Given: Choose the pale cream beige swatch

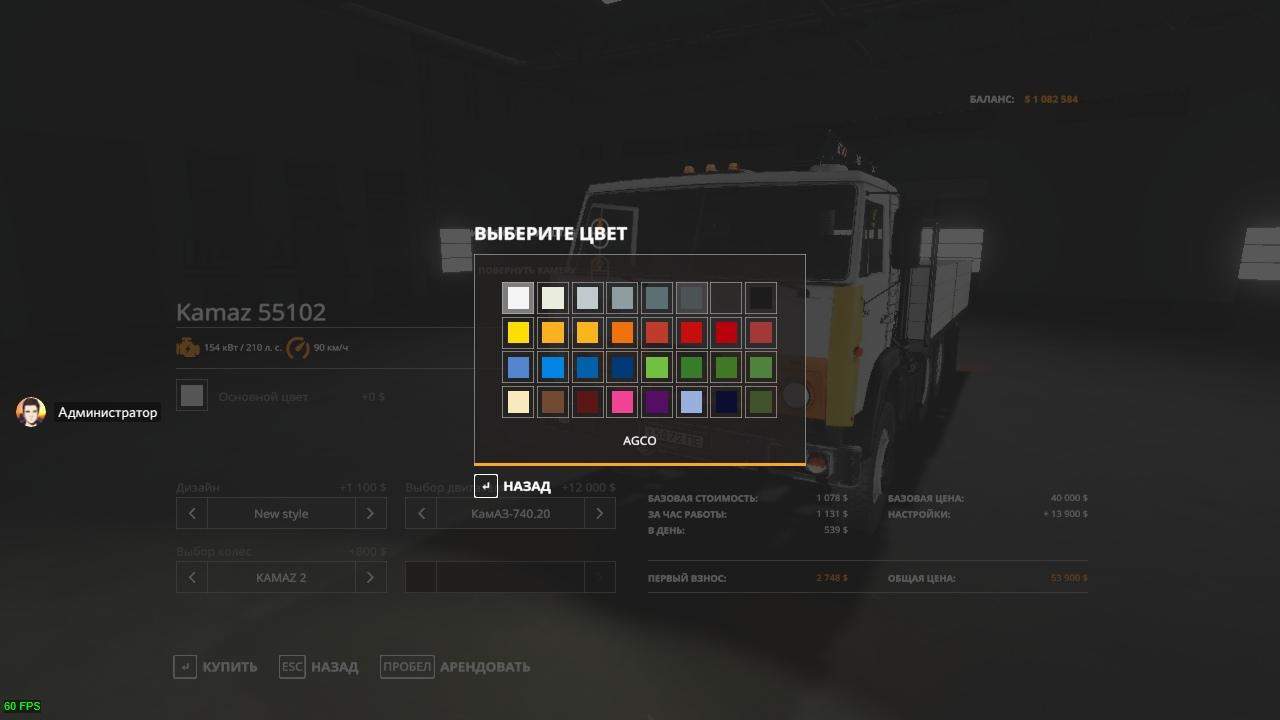Looking at the screenshot, I should coord(518,403).
